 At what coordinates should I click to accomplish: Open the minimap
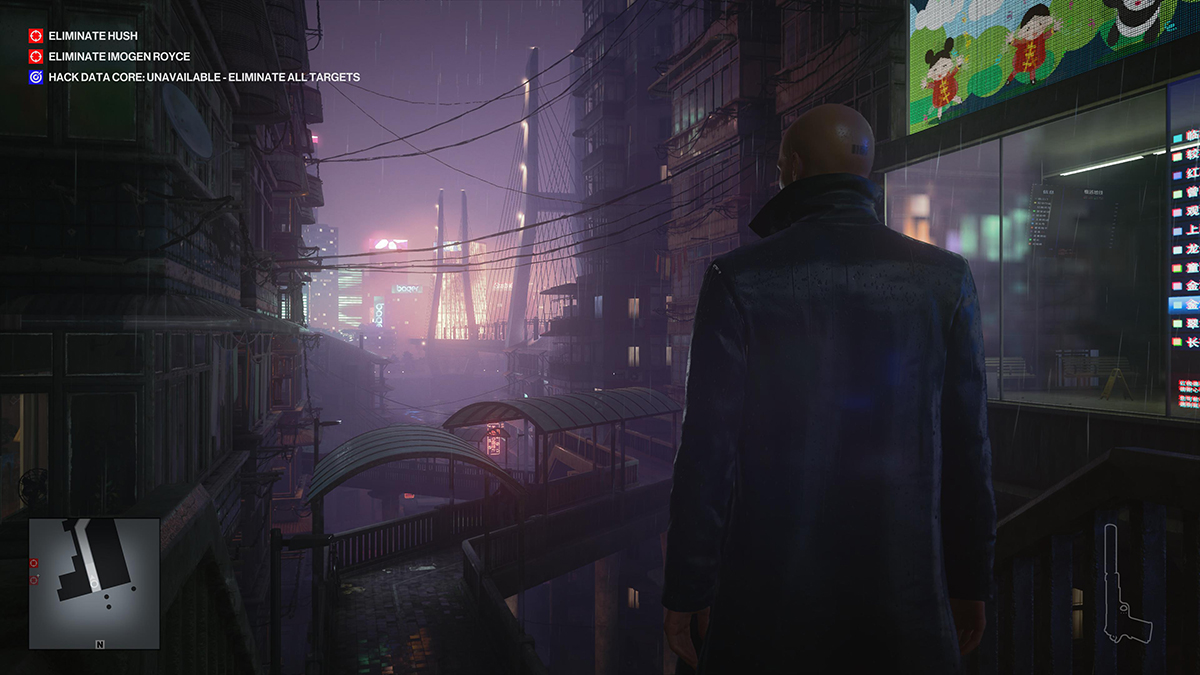tap(93, 583)
